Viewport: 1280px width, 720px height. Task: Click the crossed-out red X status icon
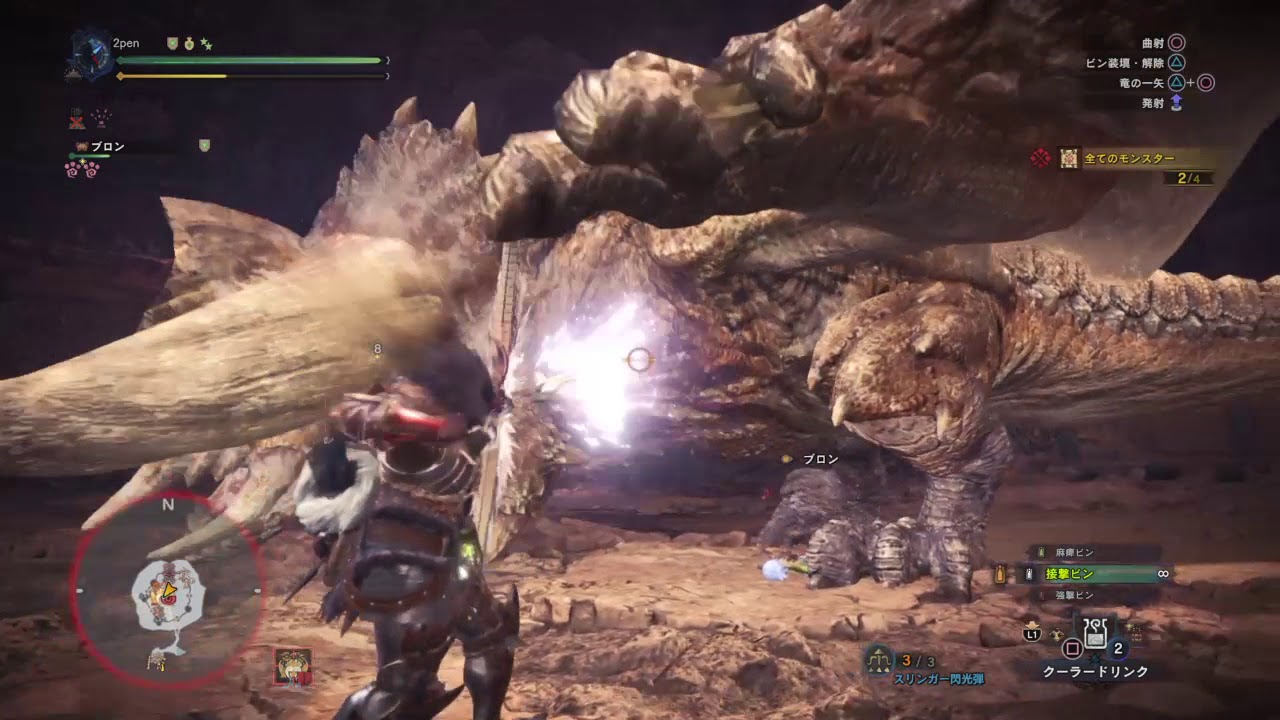click(77, 119)
